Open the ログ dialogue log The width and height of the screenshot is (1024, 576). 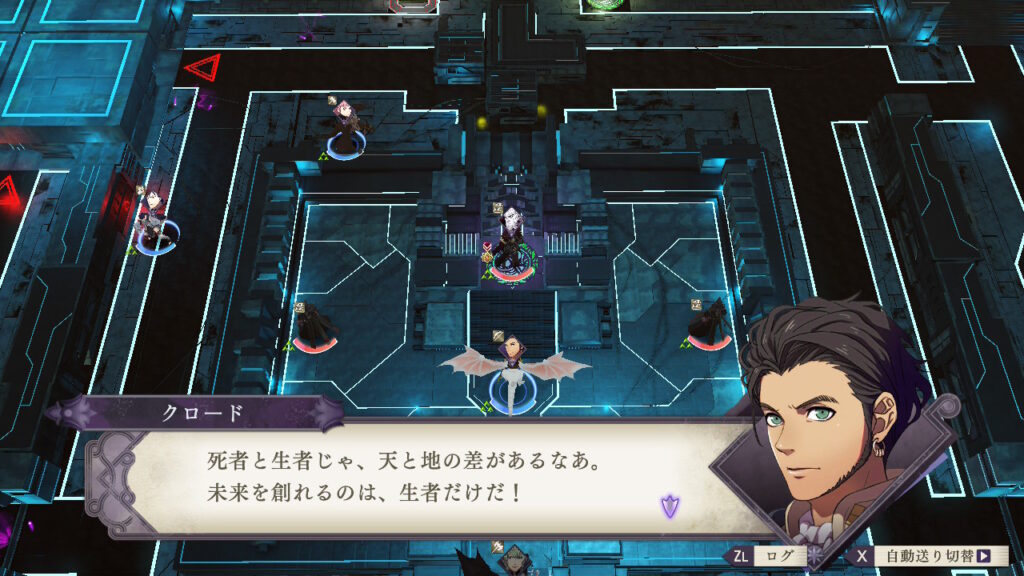coord(768,556)
